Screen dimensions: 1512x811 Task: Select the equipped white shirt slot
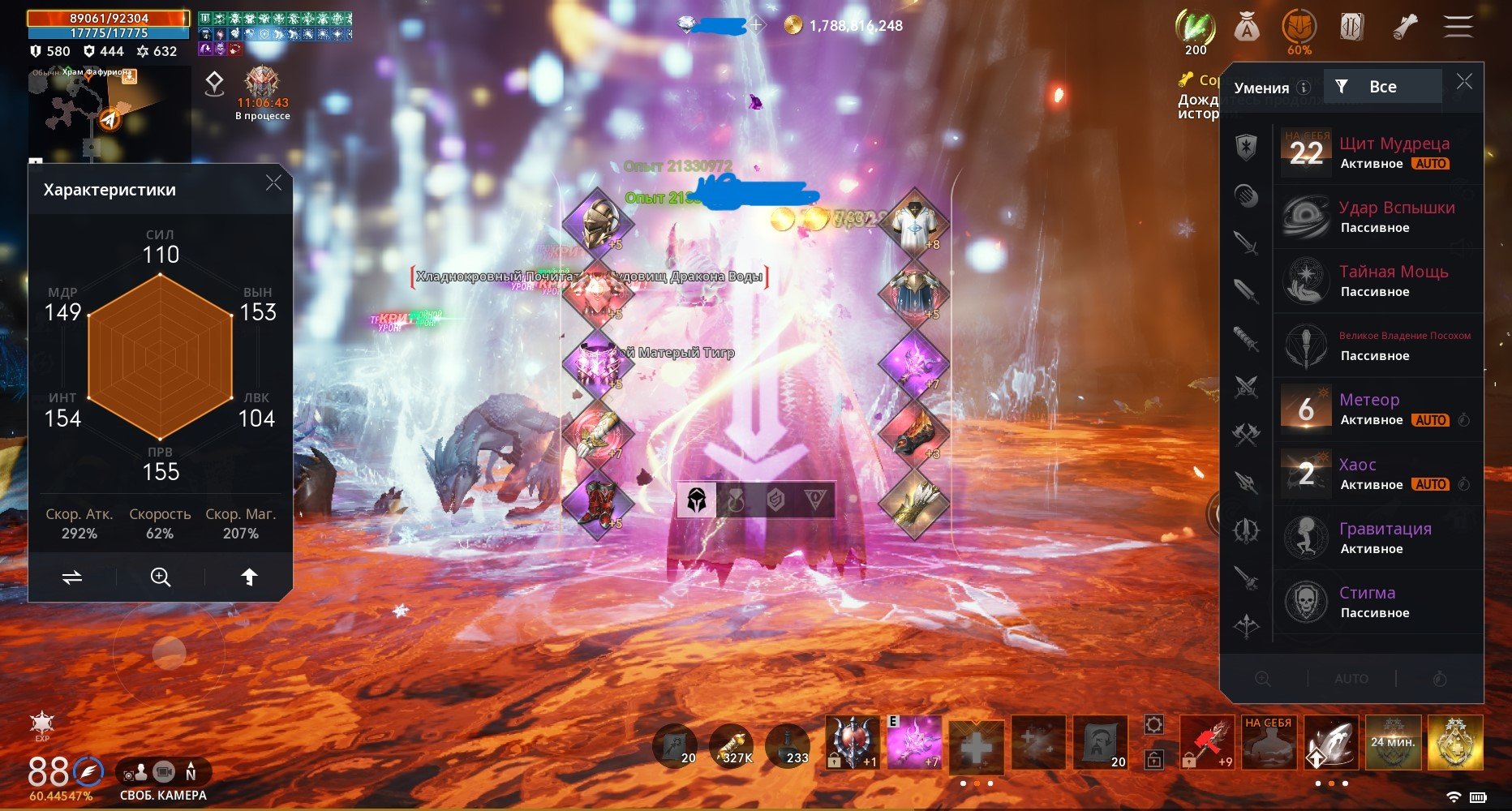[914, 222]
